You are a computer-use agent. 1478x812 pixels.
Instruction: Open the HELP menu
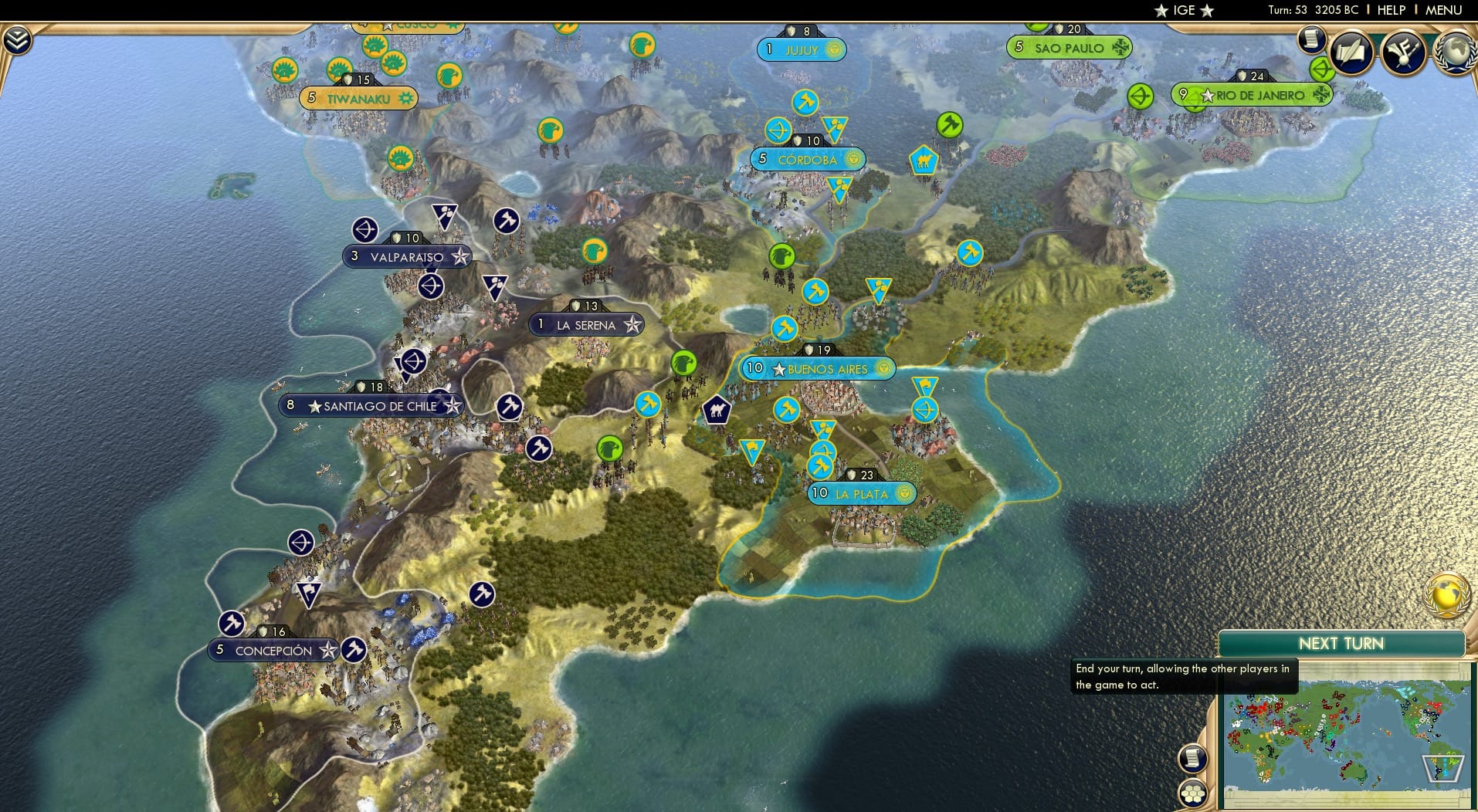point(1390,10)
